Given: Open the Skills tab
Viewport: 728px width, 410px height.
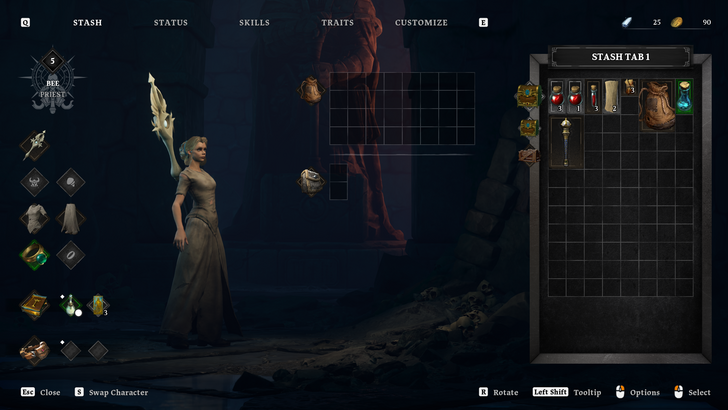Looking at the screenshot, I should tap(254, 22).
